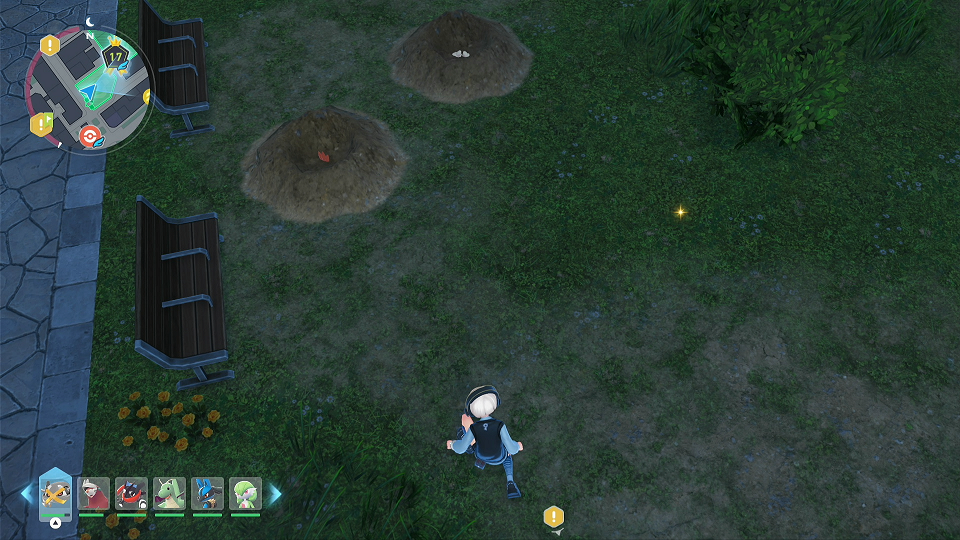Click the quest exclamation indicator below the player
960x540 pixels.
(554, 517)
